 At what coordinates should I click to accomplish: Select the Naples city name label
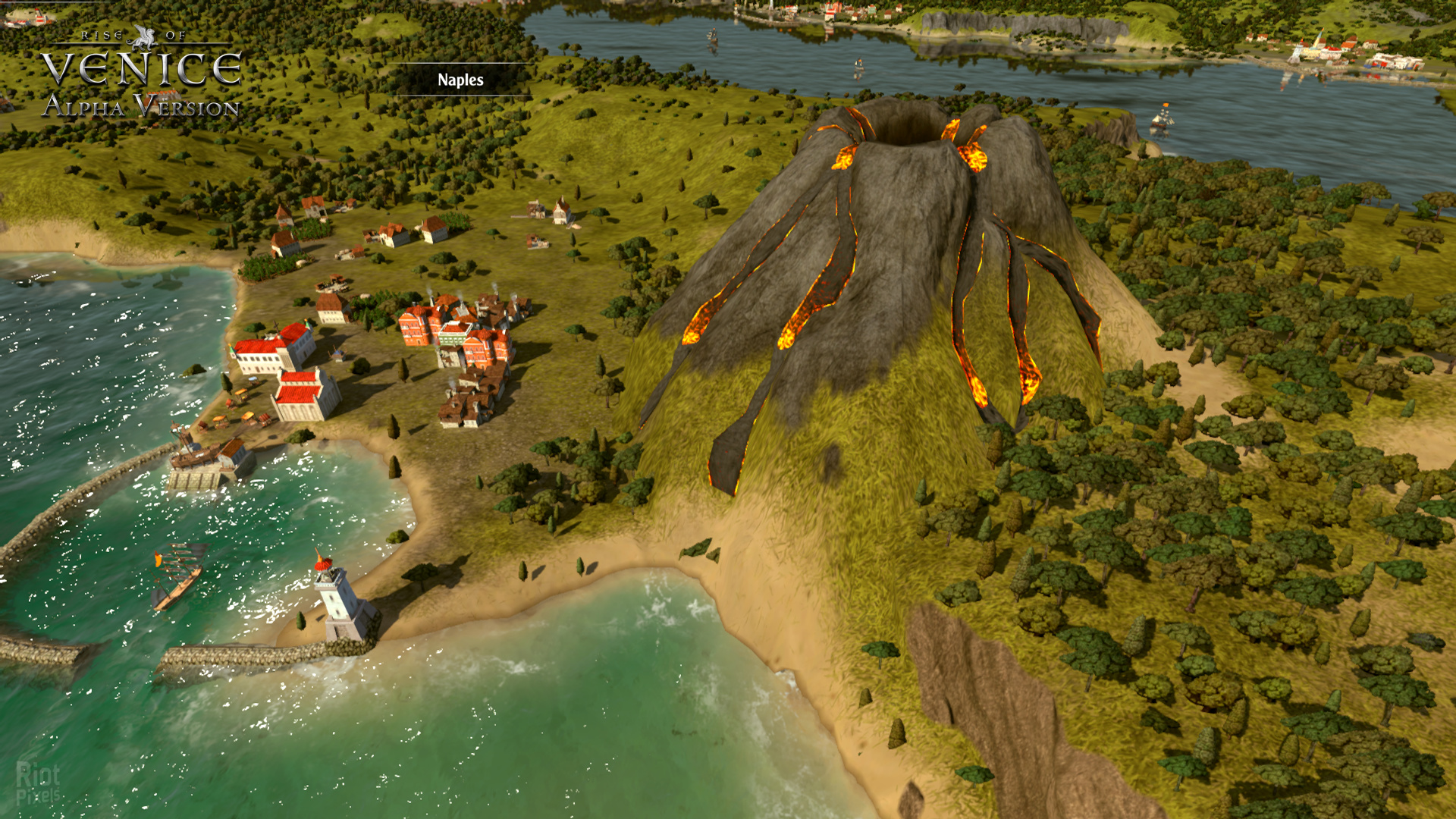[x=460, y=80]
